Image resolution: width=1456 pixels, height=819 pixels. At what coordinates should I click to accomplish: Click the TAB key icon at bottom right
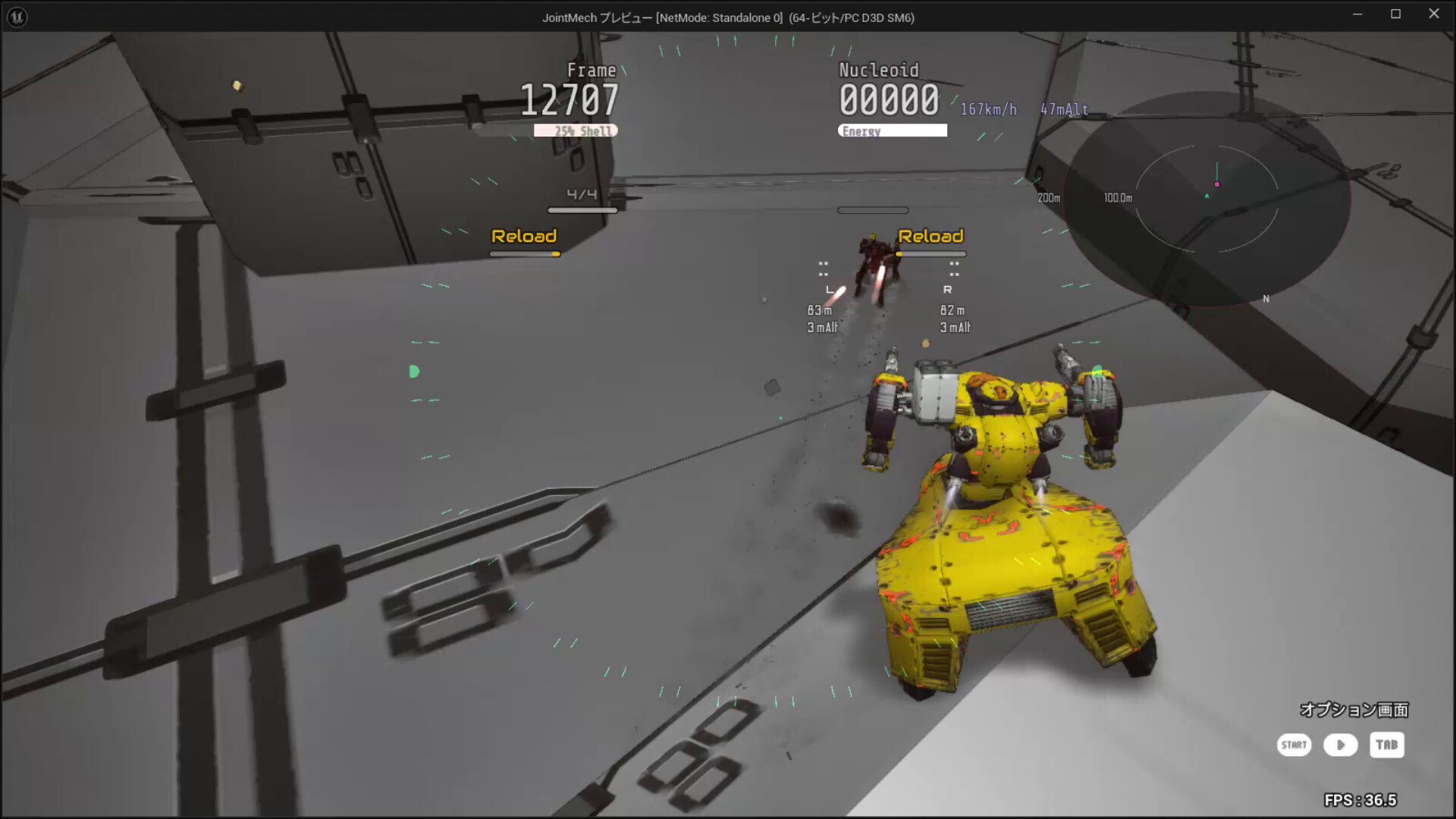tap(1387, 745)
